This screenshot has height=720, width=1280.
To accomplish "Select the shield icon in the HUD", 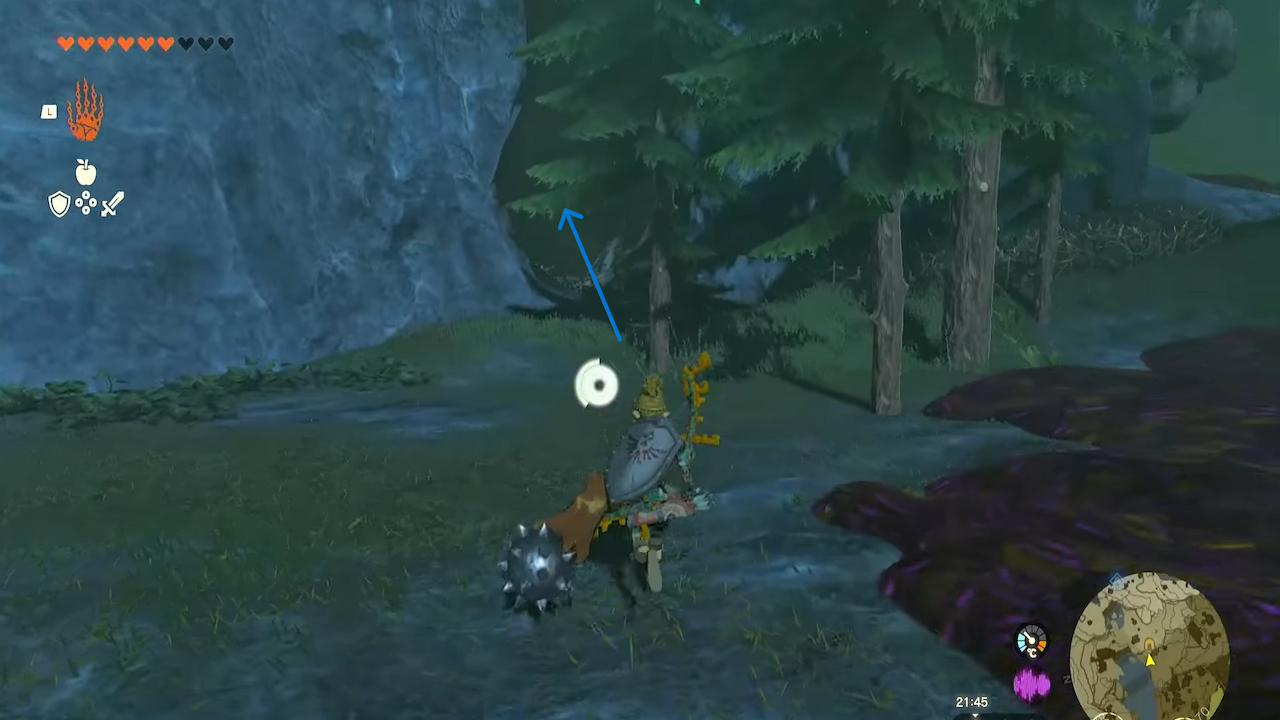I will tap(59, 203).
